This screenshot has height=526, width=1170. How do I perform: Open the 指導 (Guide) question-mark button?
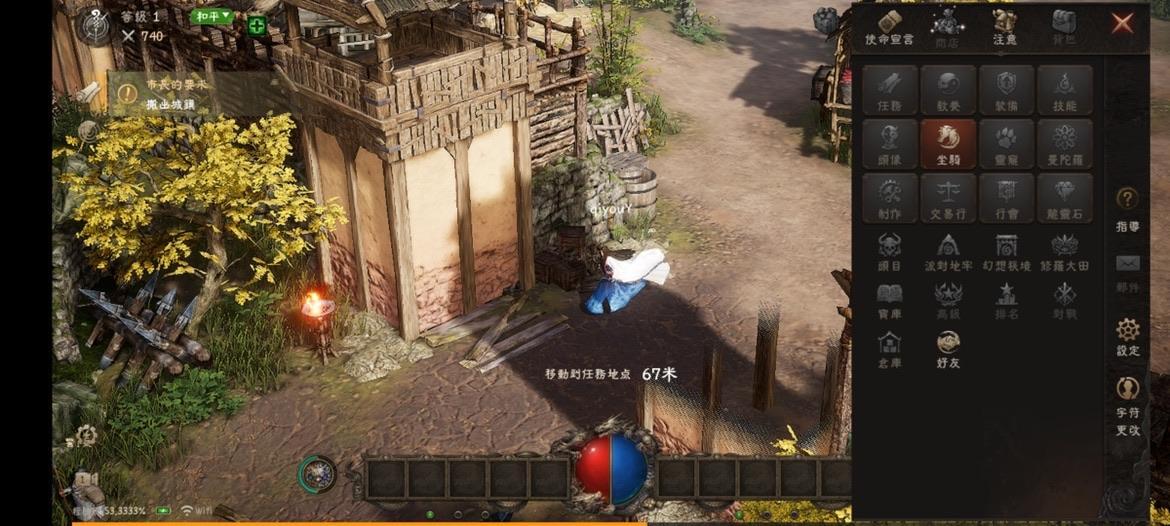tap(1128, 208)
